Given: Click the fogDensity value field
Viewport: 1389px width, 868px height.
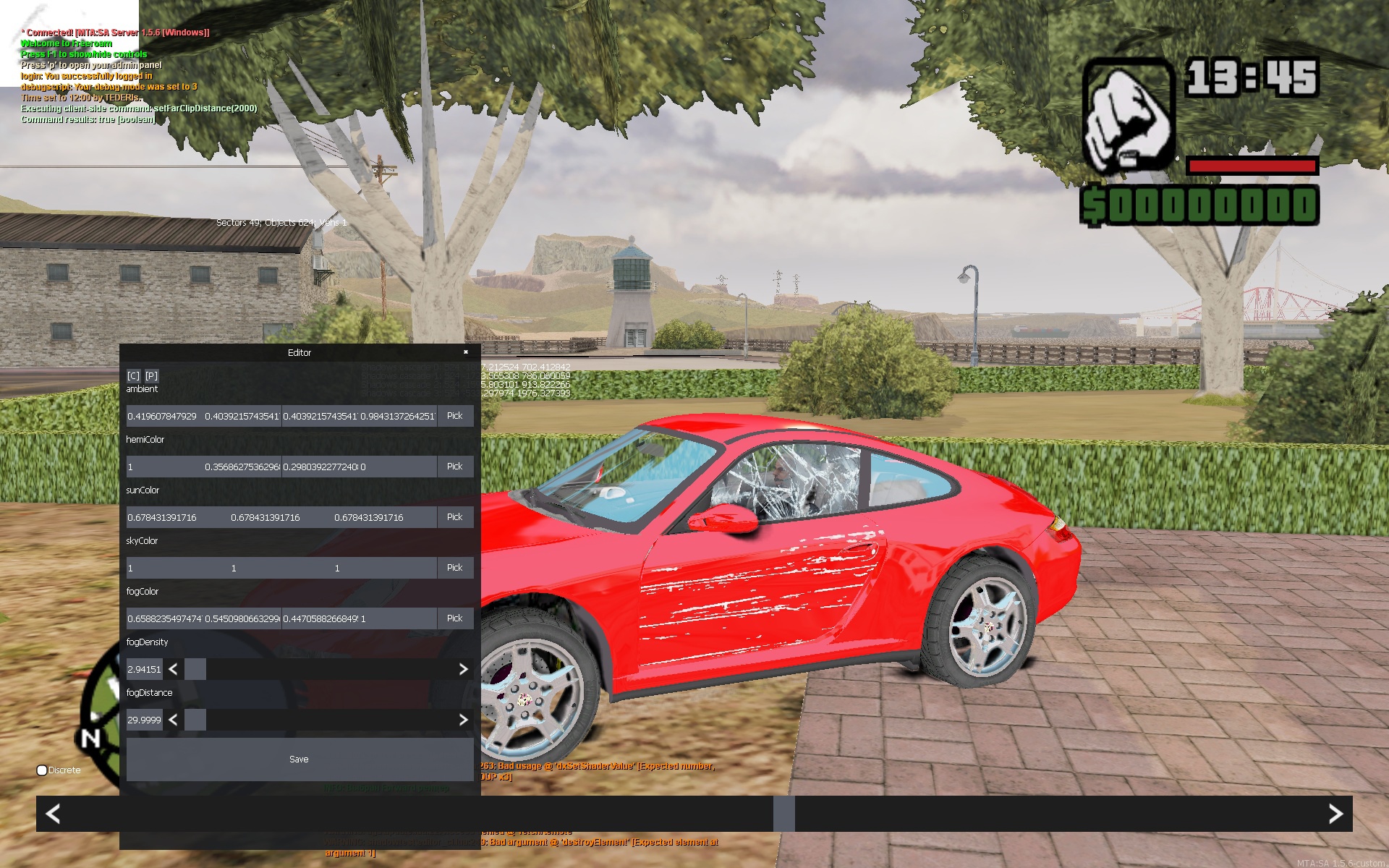Looking at the screenshot, I should coord(144,669).
